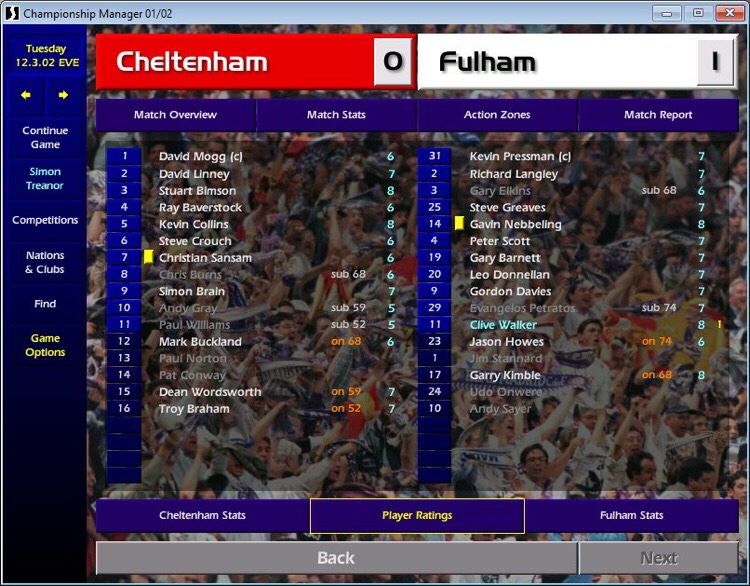The image size is (750, 586).
Task: Open the Match Overview tab
Action: [175, 115]
